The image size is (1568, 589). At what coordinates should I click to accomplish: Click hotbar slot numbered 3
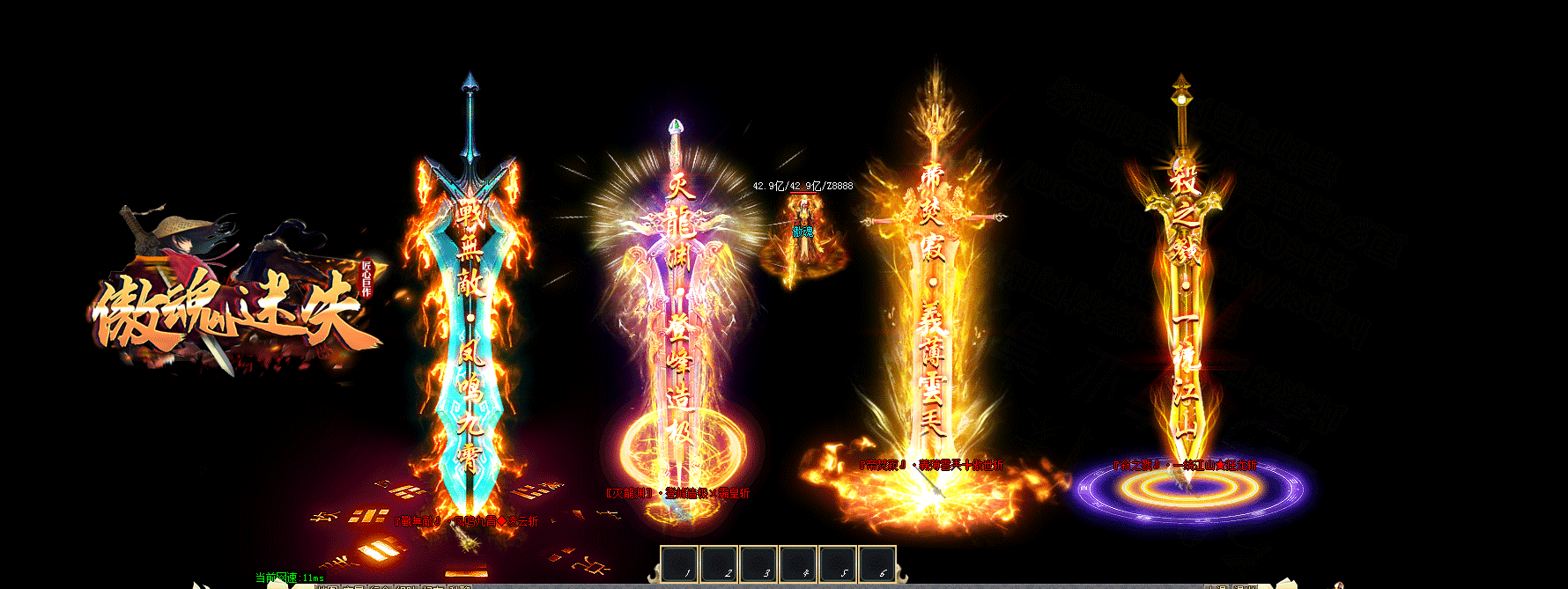[x=758, y=564]
